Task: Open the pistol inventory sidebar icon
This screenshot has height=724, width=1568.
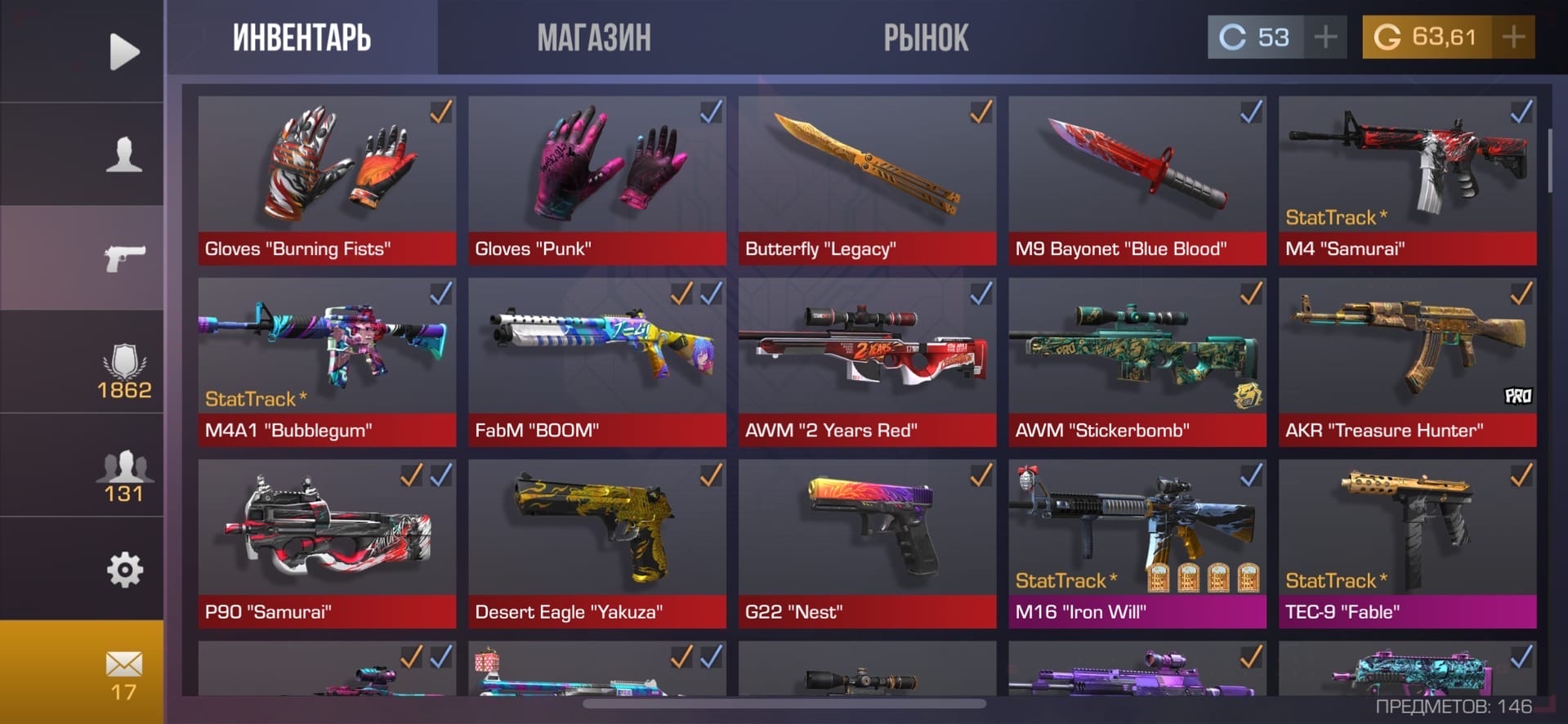Action: pyautogui.click(x=124, y=257)
